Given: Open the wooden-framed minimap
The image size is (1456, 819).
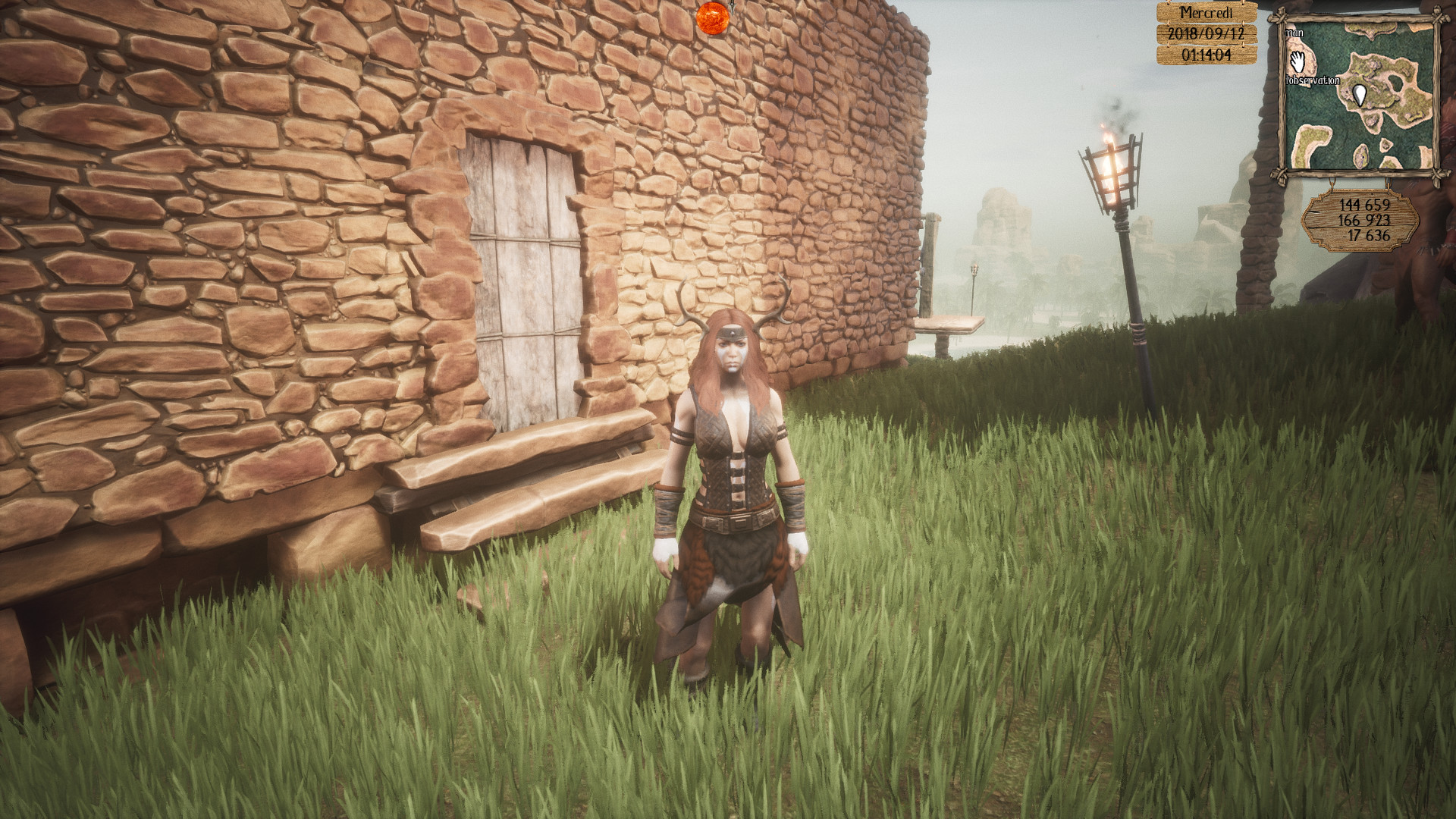Looking at the screenshot, I should click(x=1357, y=96).
